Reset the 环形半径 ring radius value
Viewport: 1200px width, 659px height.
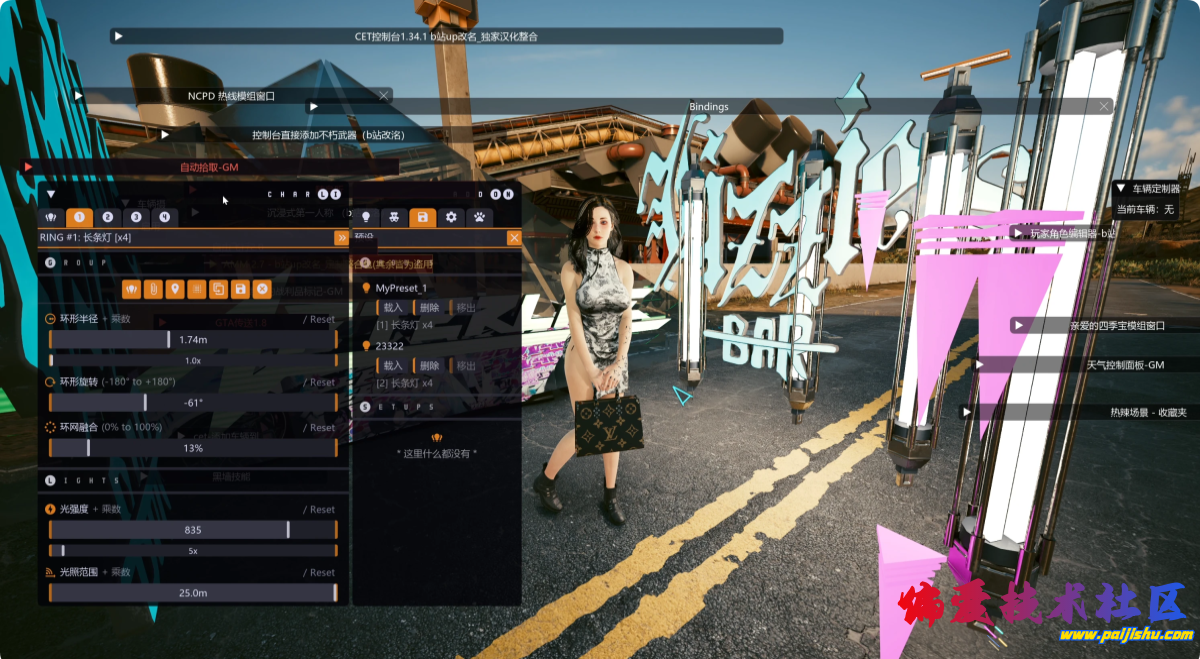(x=321, y=320)
